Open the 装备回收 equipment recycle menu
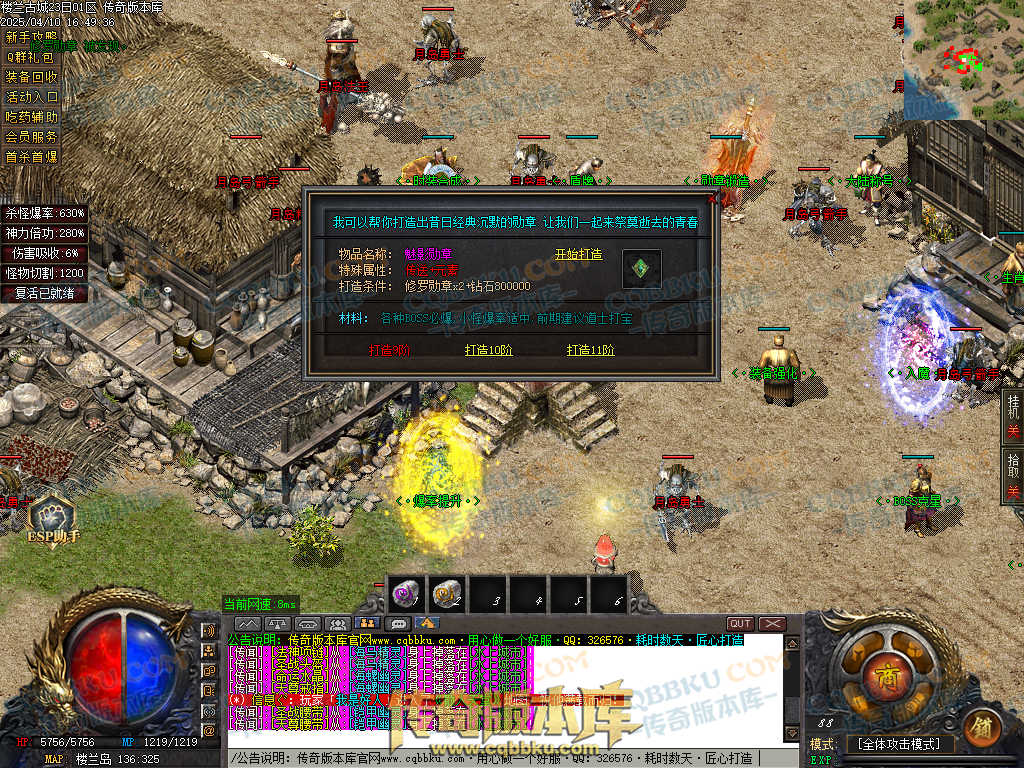The width and height of the screenshot is (1024, 768). click(x=32, y=76)
